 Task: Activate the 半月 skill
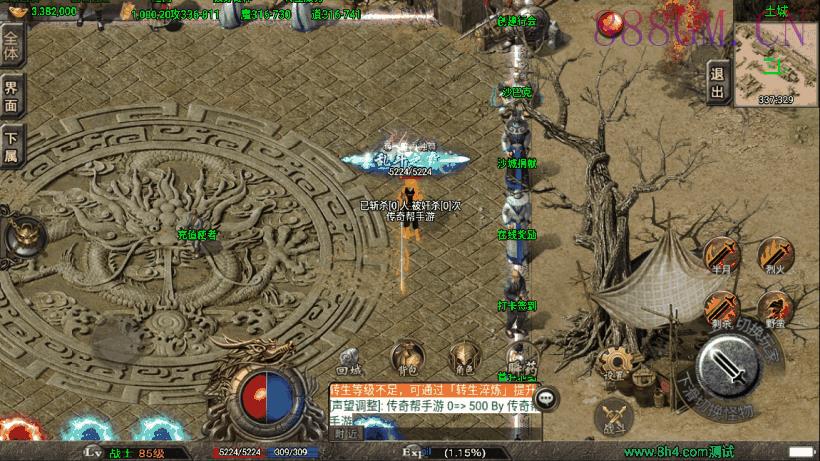(x=719, y=256)
